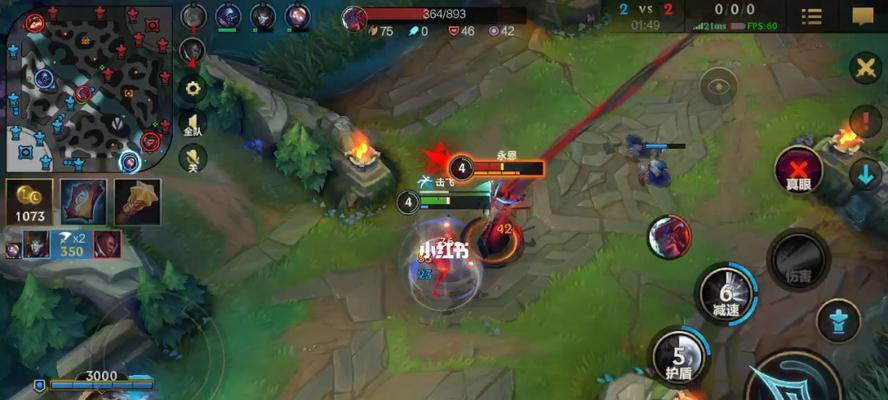Image resolution: width=888 pixels, height=400 pixels.
Task: Activate the 减速 slow ability
Action: pos(726,292)
